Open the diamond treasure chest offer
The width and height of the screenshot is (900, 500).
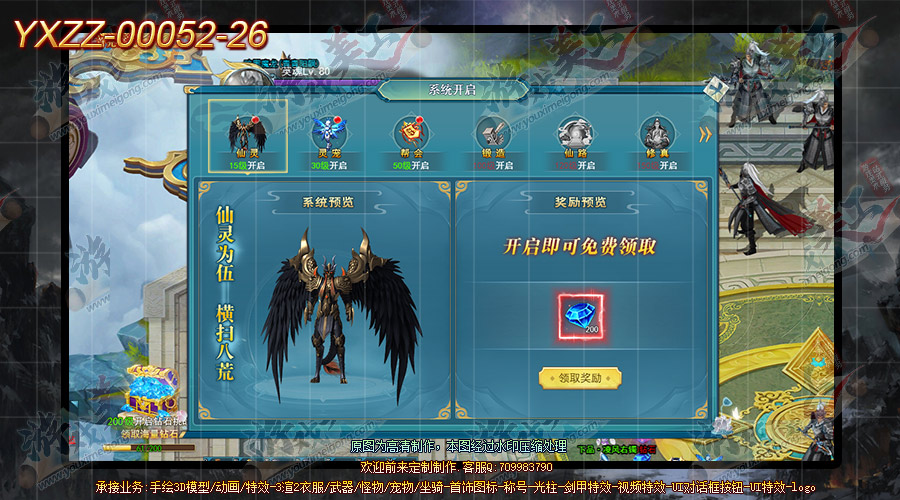pyautogui.click(x=151, y=392)
